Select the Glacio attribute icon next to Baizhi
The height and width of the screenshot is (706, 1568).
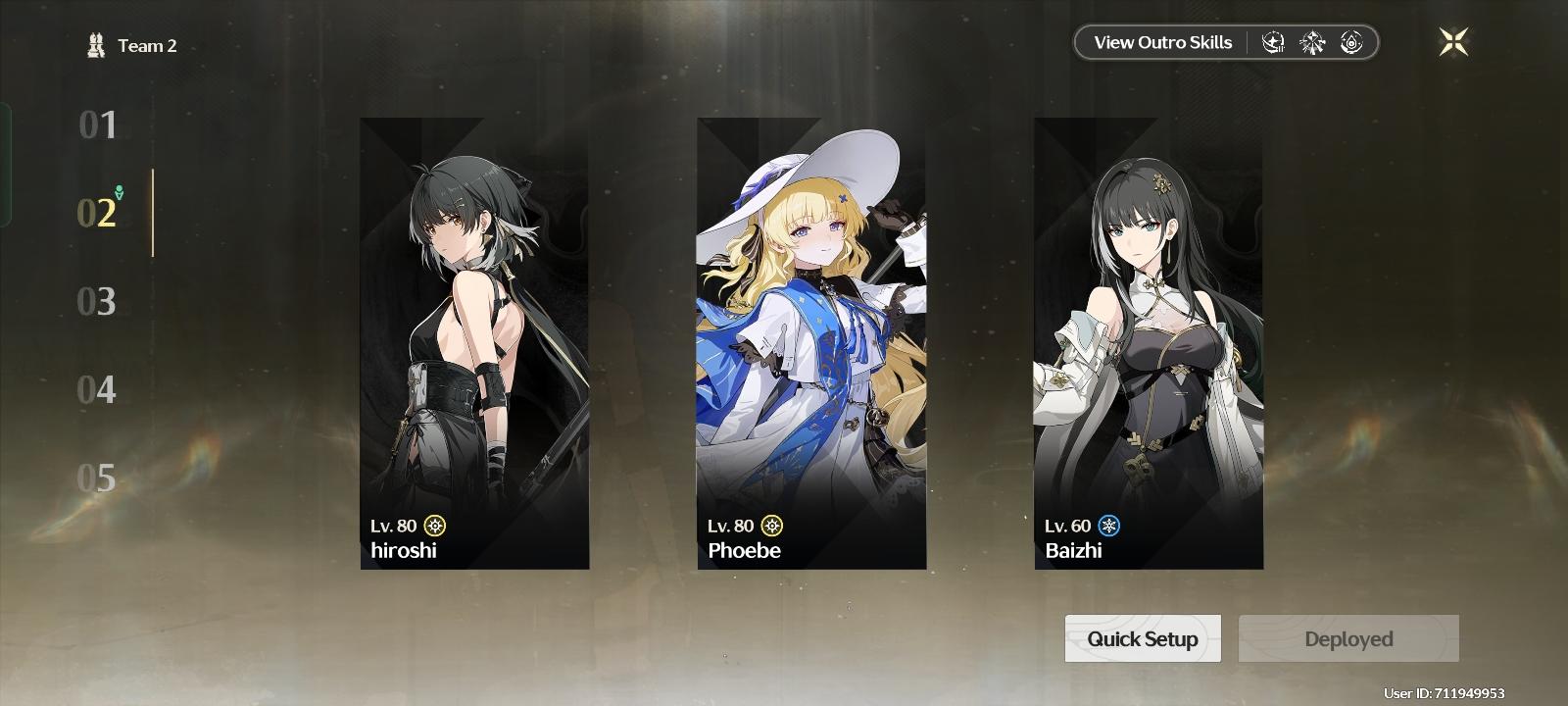pos(1110,527)
